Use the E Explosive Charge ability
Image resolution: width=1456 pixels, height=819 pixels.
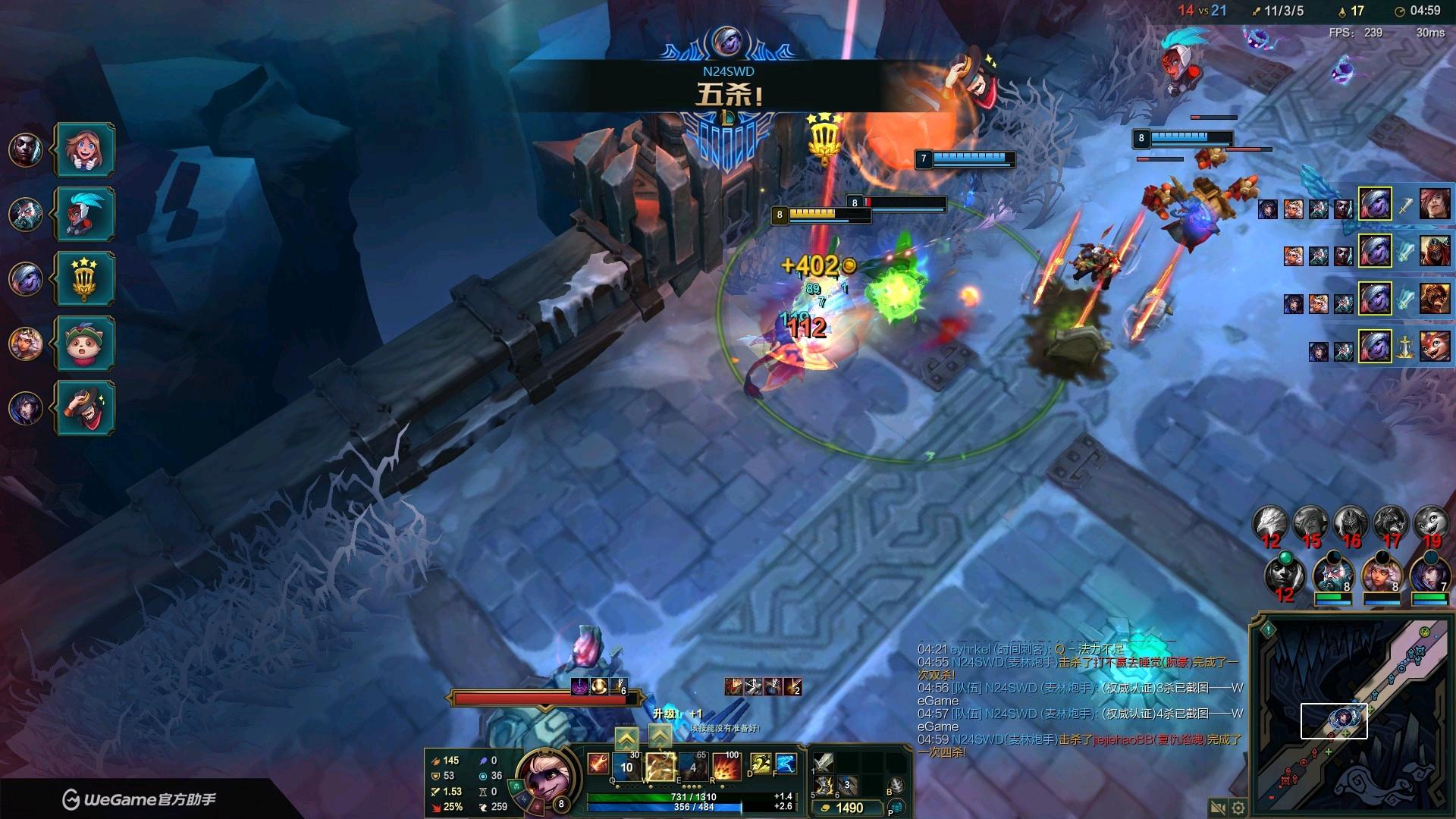[x=693, y=766]
